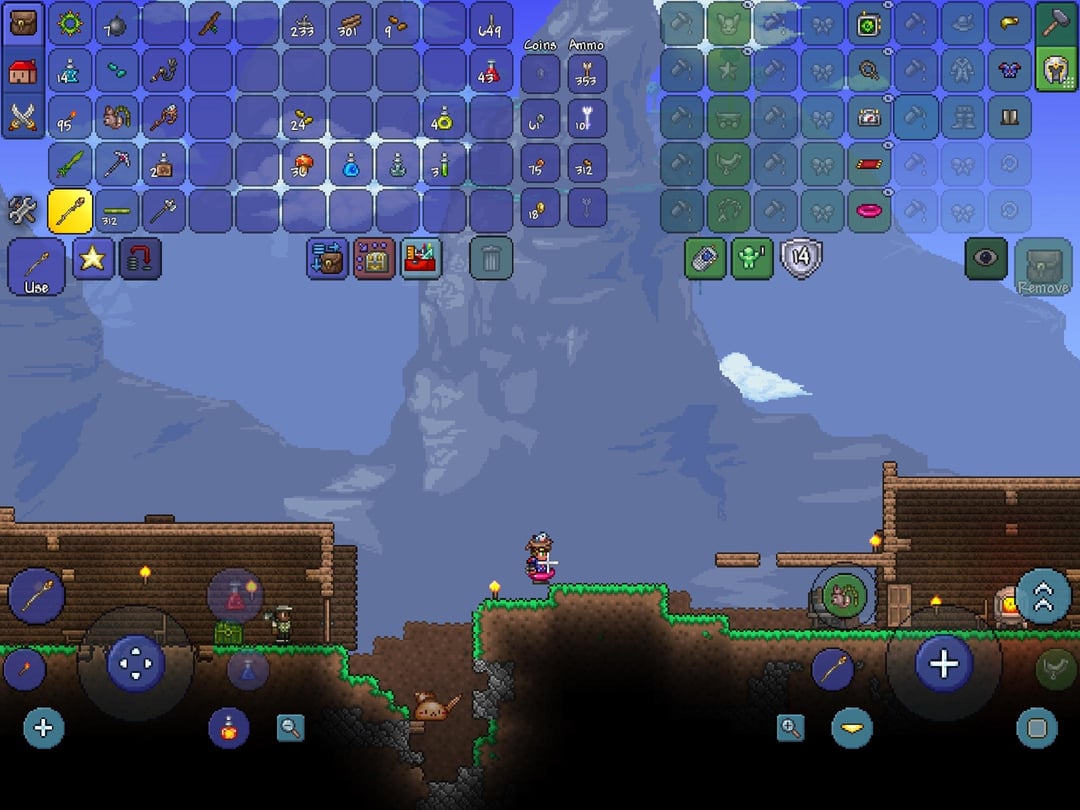The width and height of the screenshot is (1080, 810).
Task: Open the crafting menu with the crossed tools icon
Action: pyautogui.click(x=22, y=210)
